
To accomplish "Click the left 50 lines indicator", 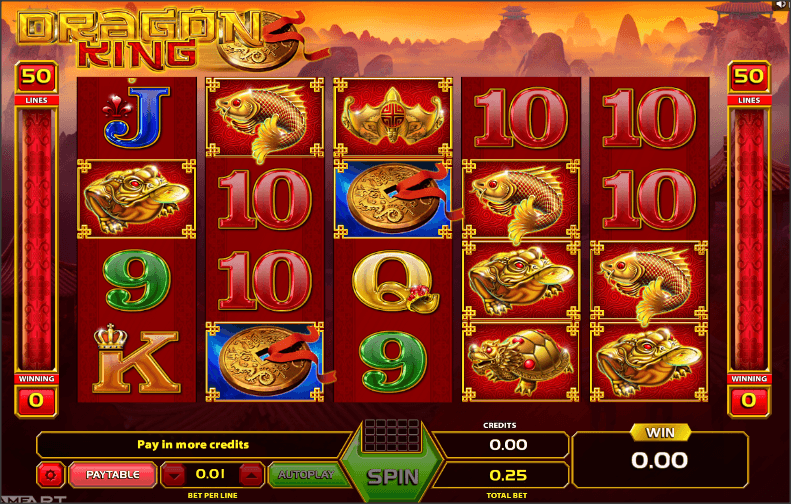I will click(x=35, y=75).
